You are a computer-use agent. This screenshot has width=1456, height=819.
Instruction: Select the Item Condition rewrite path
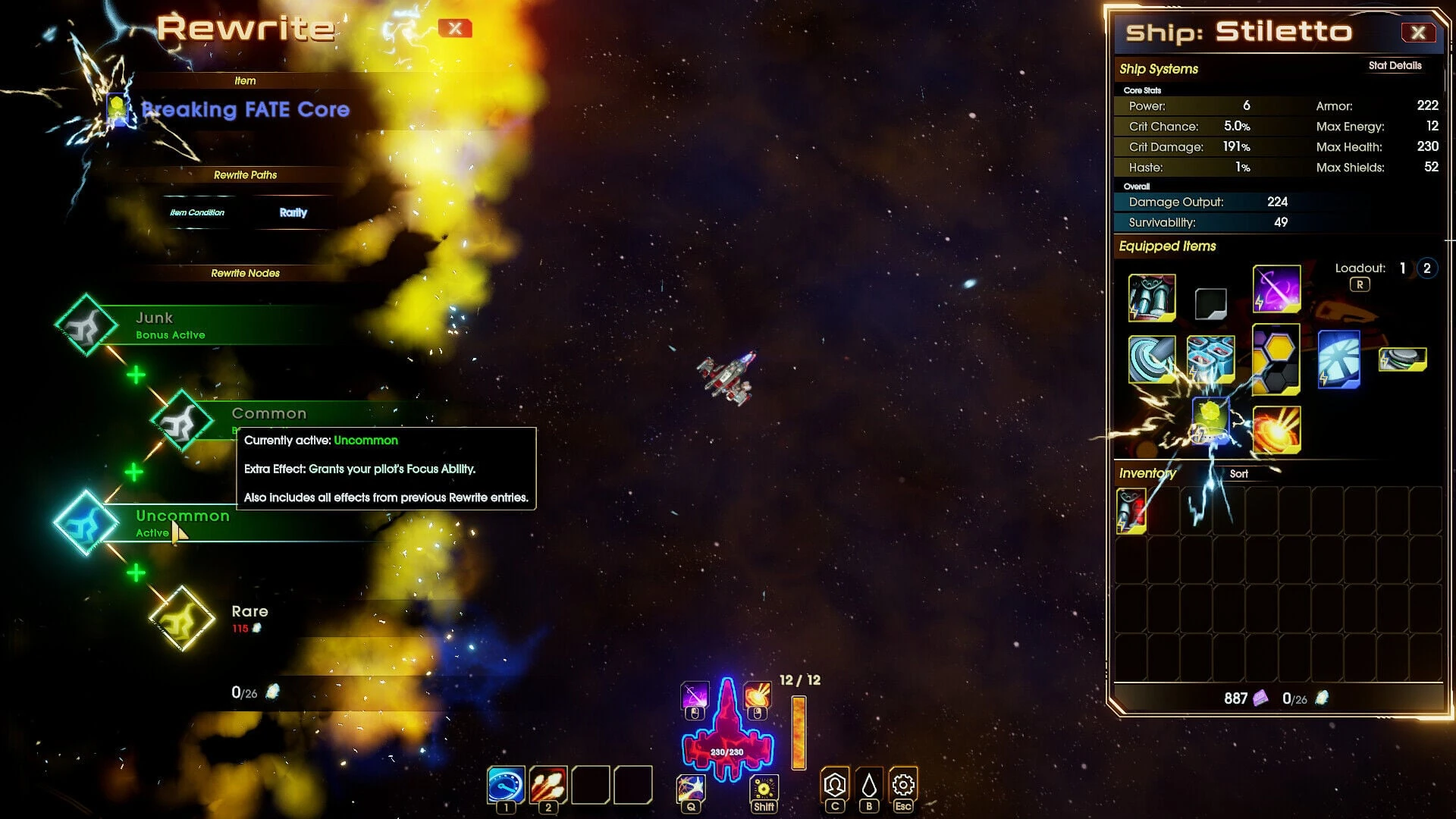click(x=197, y=213)
